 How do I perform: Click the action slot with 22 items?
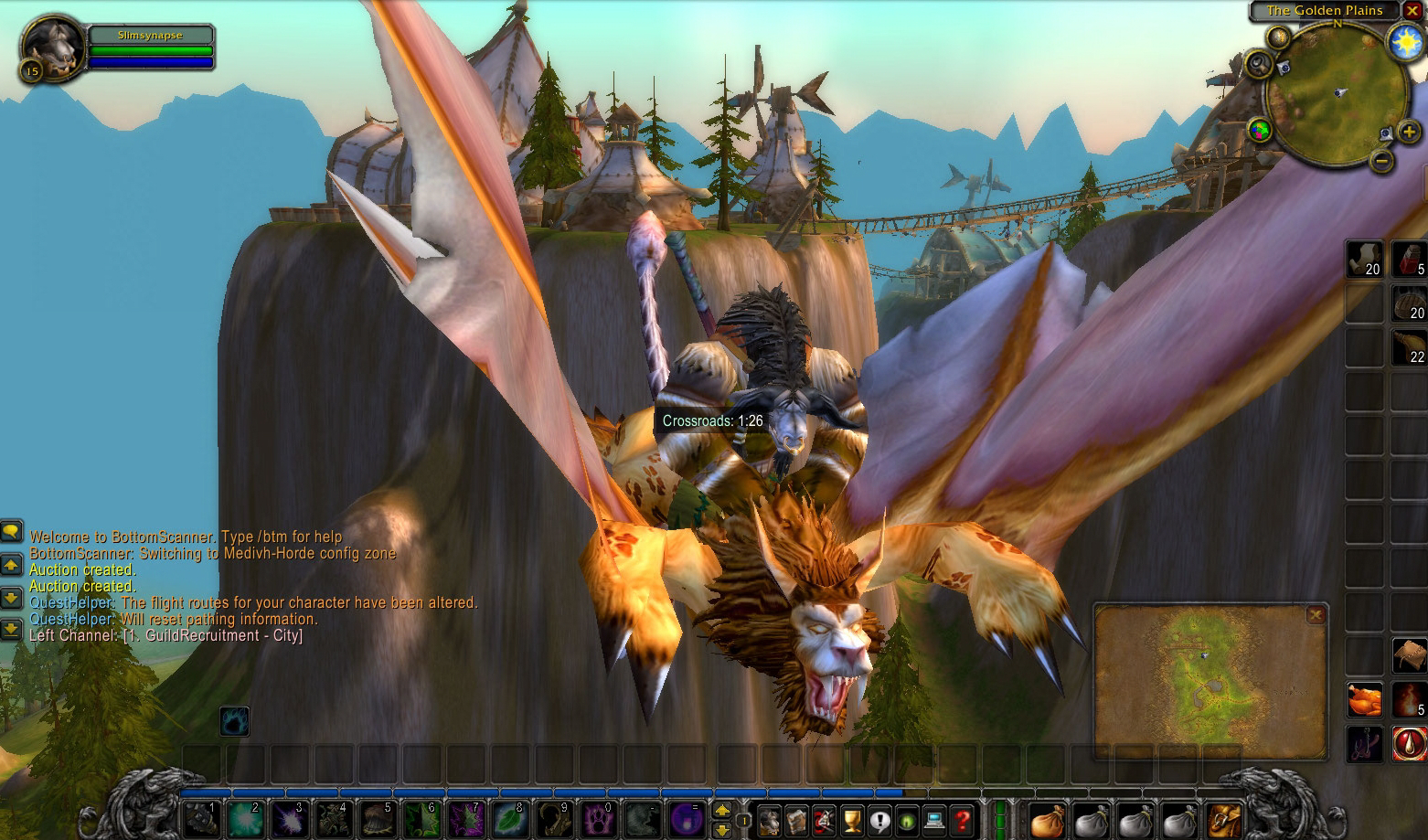(1409, 347)
